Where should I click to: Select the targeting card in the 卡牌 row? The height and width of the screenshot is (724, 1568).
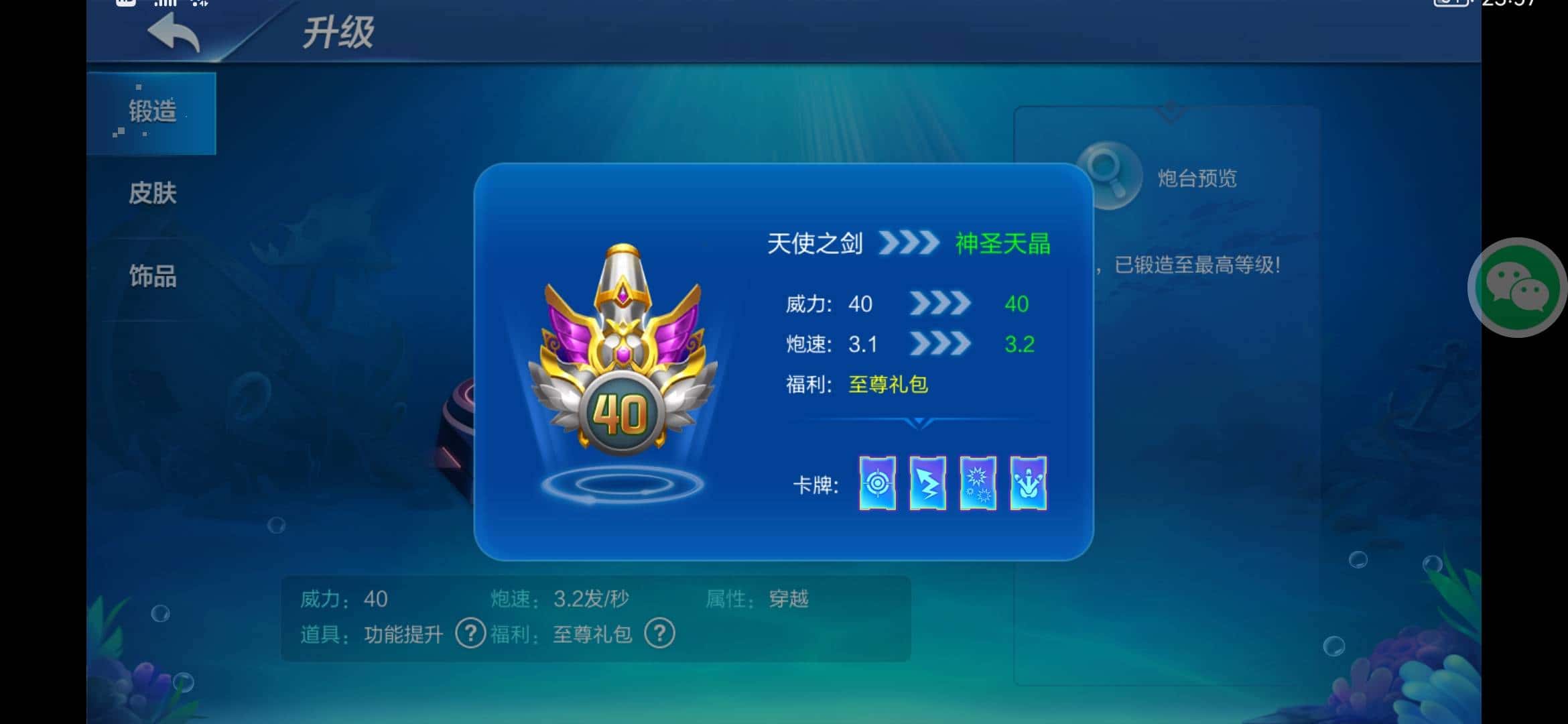[x=876, y=483]
